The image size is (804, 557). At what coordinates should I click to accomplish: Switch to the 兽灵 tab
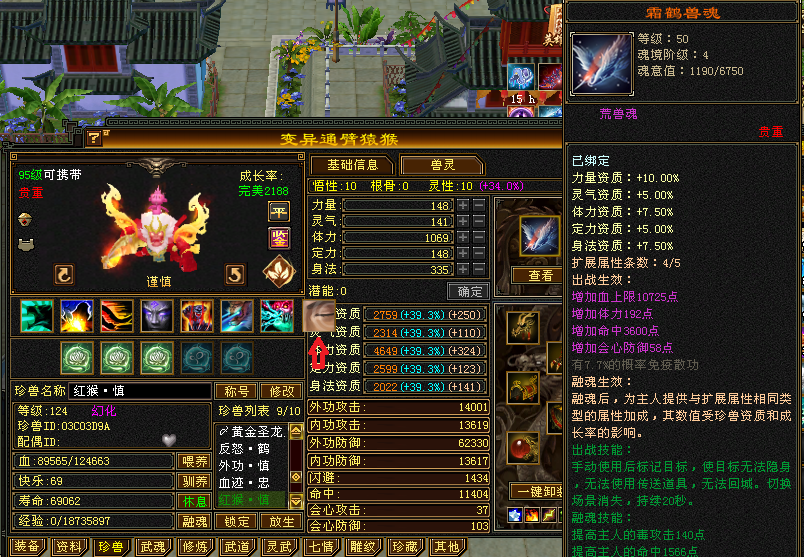435,165
